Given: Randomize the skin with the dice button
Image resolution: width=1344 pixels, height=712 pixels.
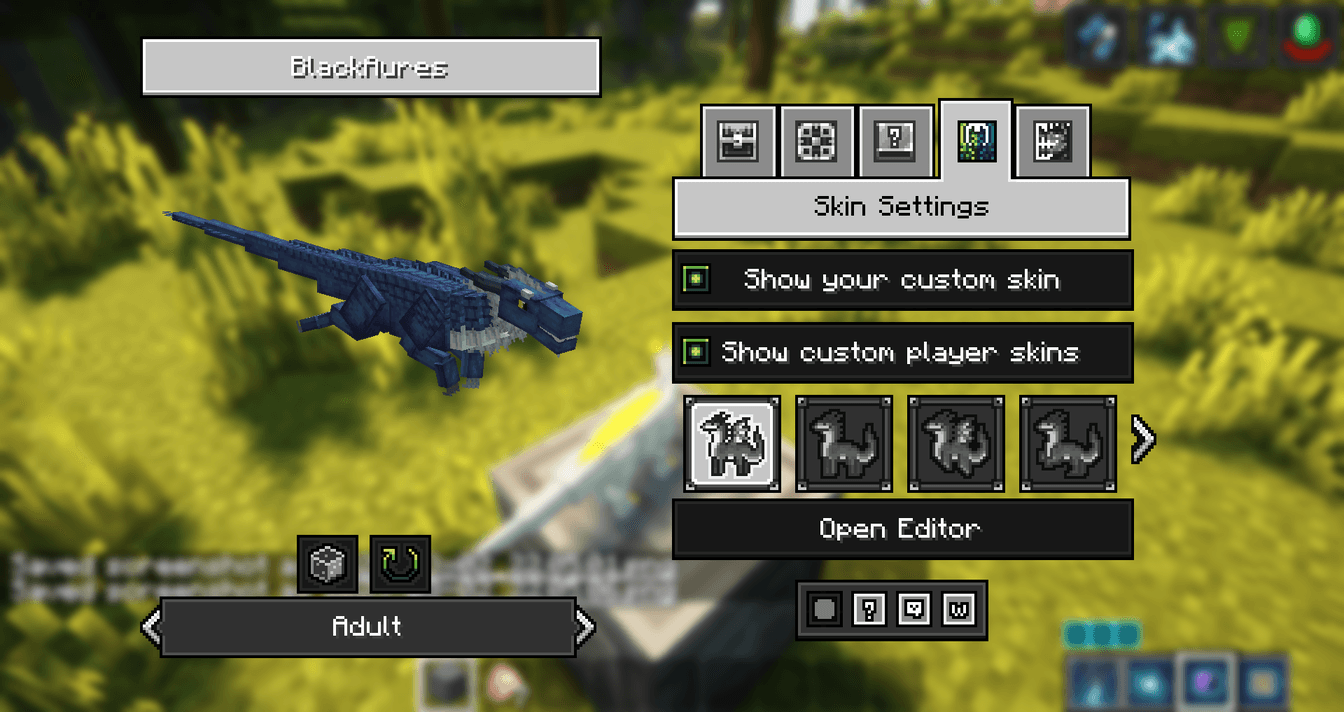Looking at the screenshot, I should (x=327, y=564).
